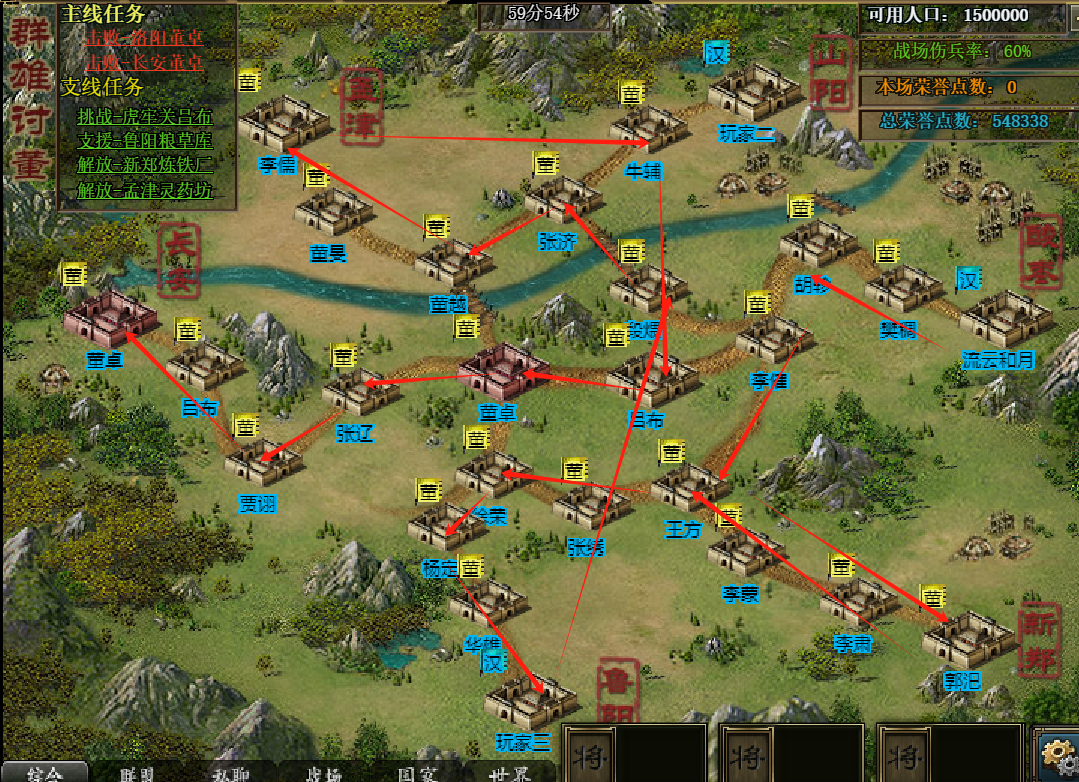This screenshot has height=782, width=1079.
Task: Click the 解放-新郑炼铁厂 quest link
Action: coord(145,164)
